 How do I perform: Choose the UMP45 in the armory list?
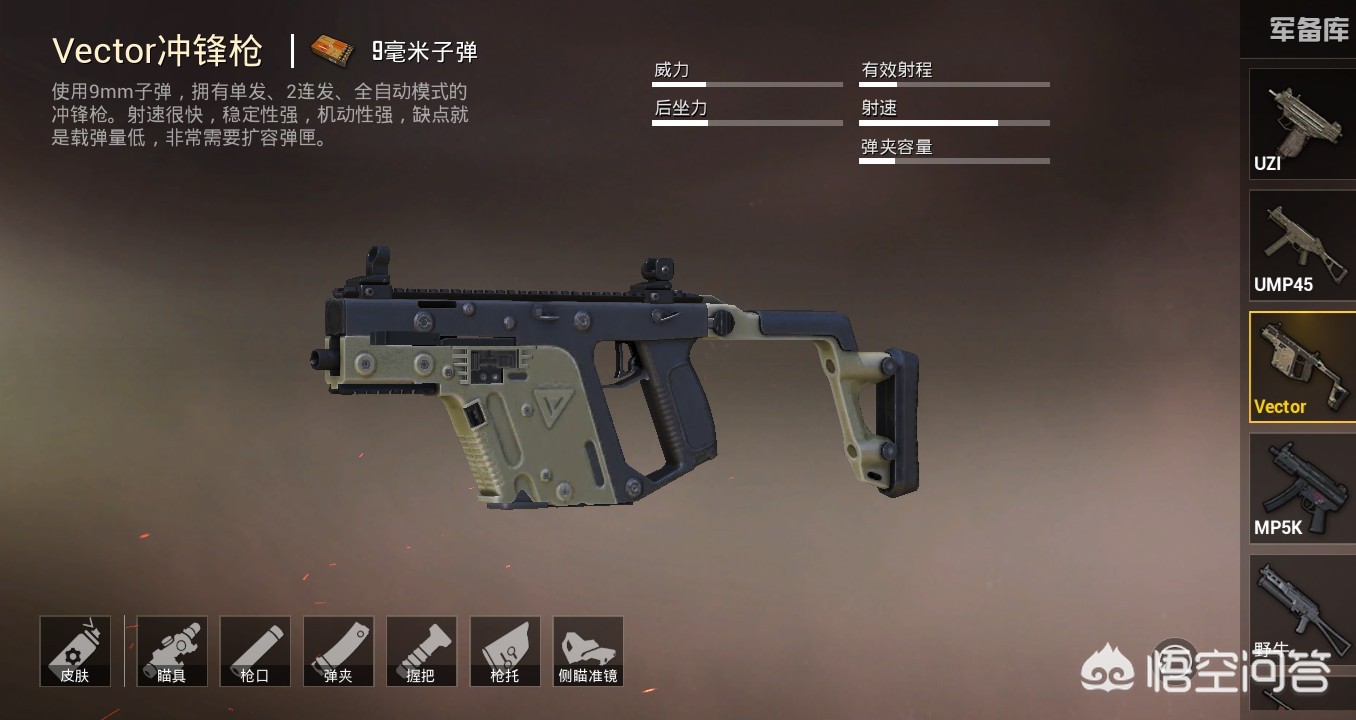coord(1301,245)
